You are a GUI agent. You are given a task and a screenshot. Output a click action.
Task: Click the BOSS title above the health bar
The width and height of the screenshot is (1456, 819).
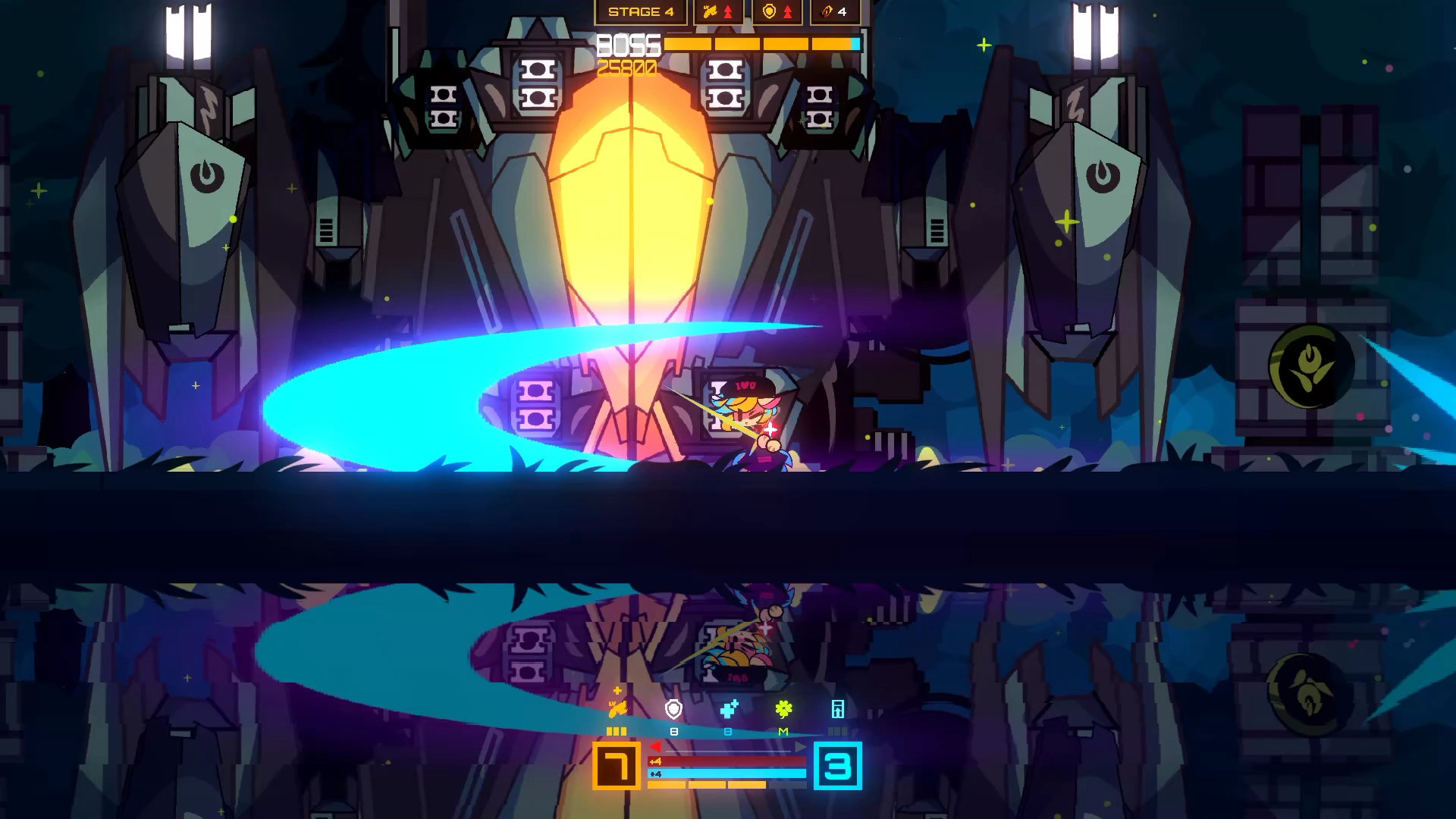(627, 43)
